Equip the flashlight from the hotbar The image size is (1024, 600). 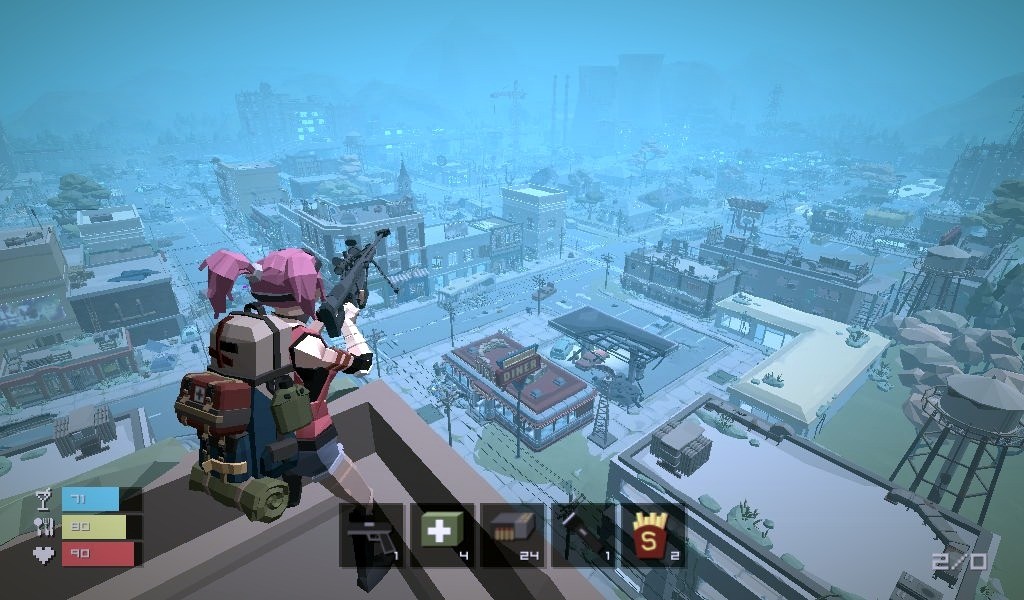pyautogui.click(x=583, y=535)
